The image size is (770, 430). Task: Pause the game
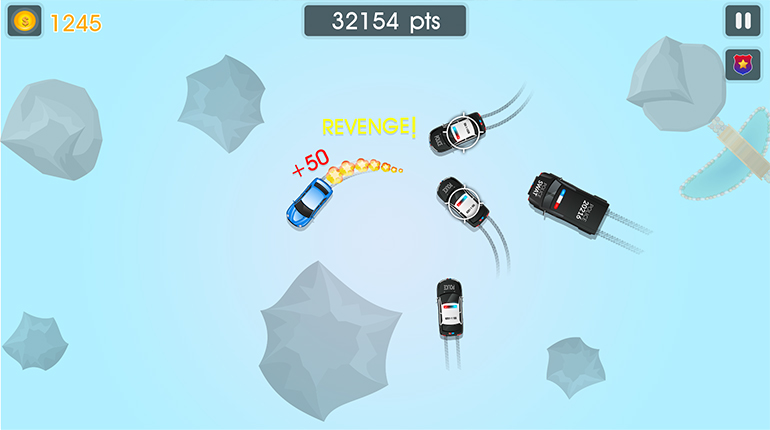[742, 21]
